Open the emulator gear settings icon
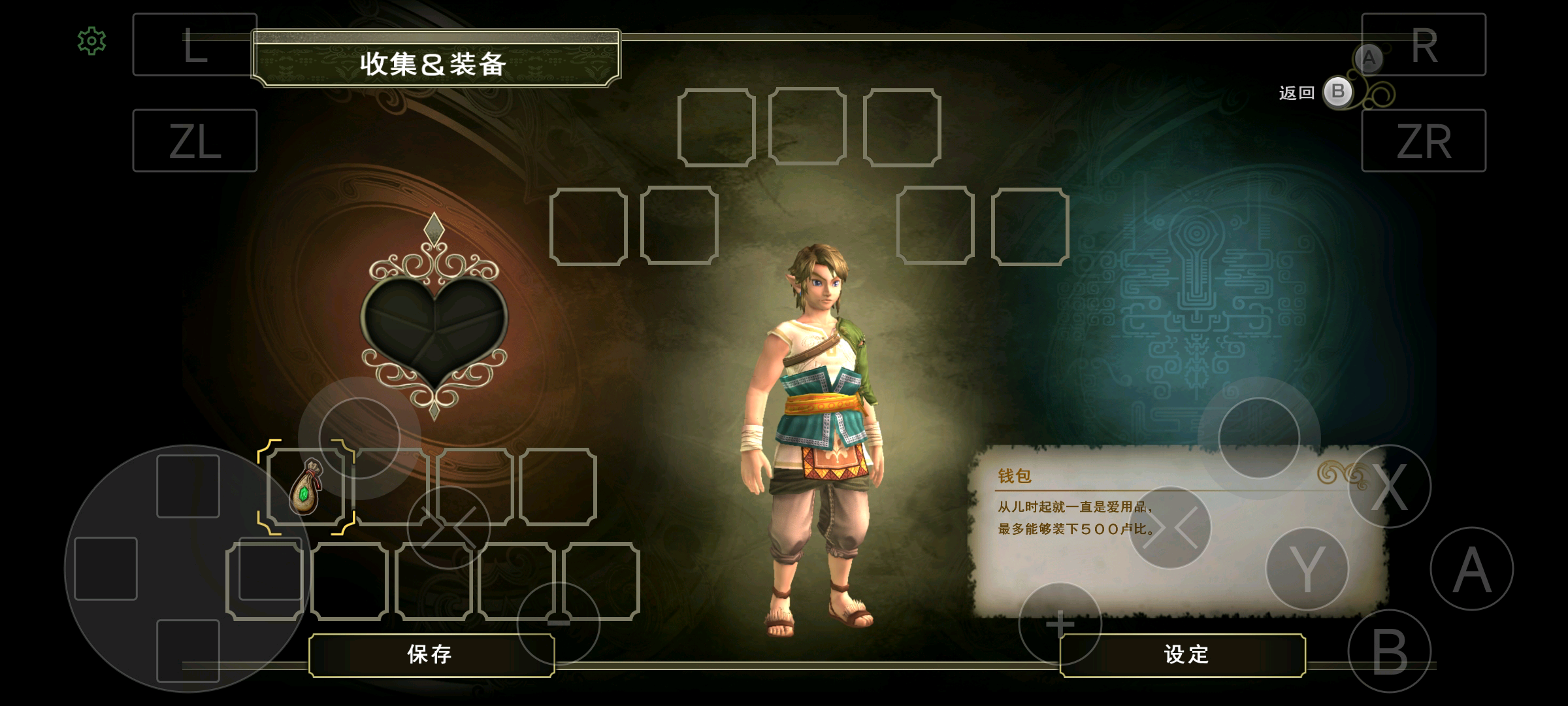The width and height of the screenshot is (1568, 706). [x=91, y=41]
